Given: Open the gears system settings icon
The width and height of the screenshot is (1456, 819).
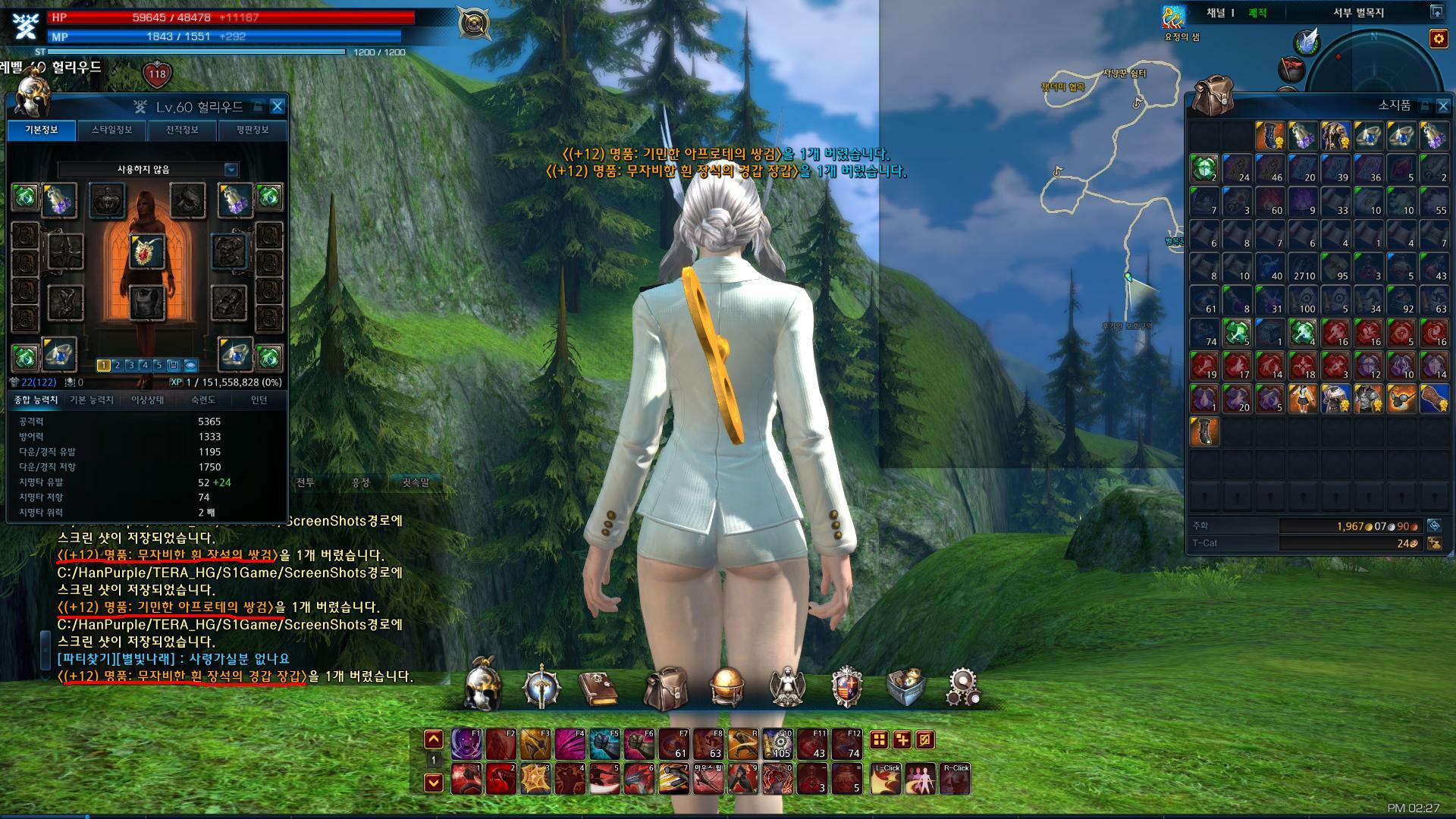Looking at the screenshot, I should (964, 687).
